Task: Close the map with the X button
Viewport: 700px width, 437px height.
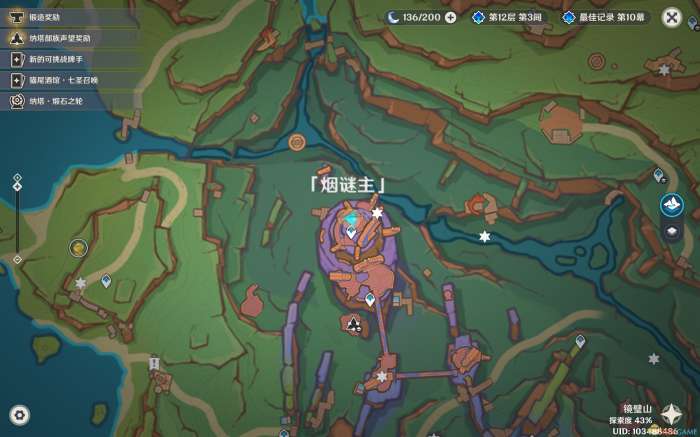Action: (671, 17)
